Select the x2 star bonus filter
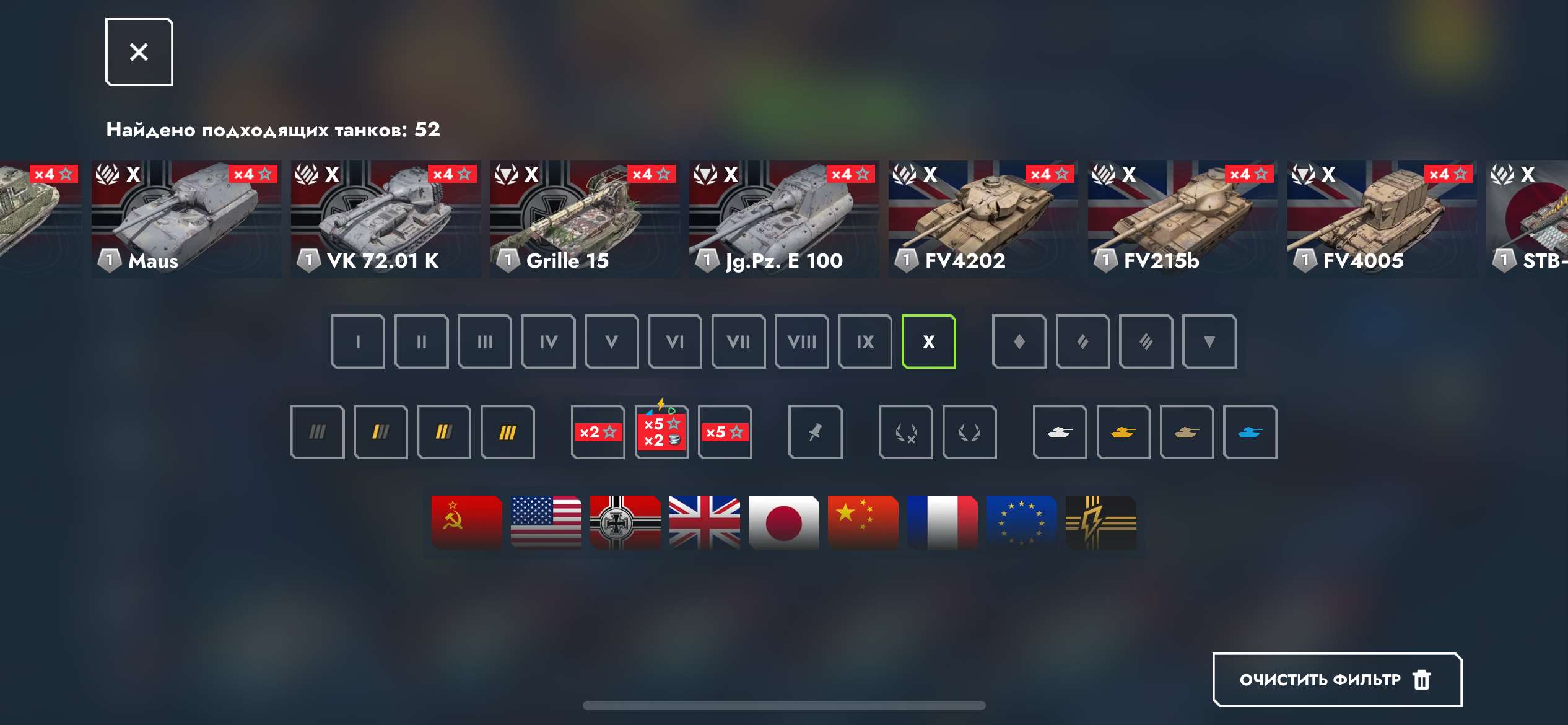This screenshot has width=1568, height=725. pos(597,432)
